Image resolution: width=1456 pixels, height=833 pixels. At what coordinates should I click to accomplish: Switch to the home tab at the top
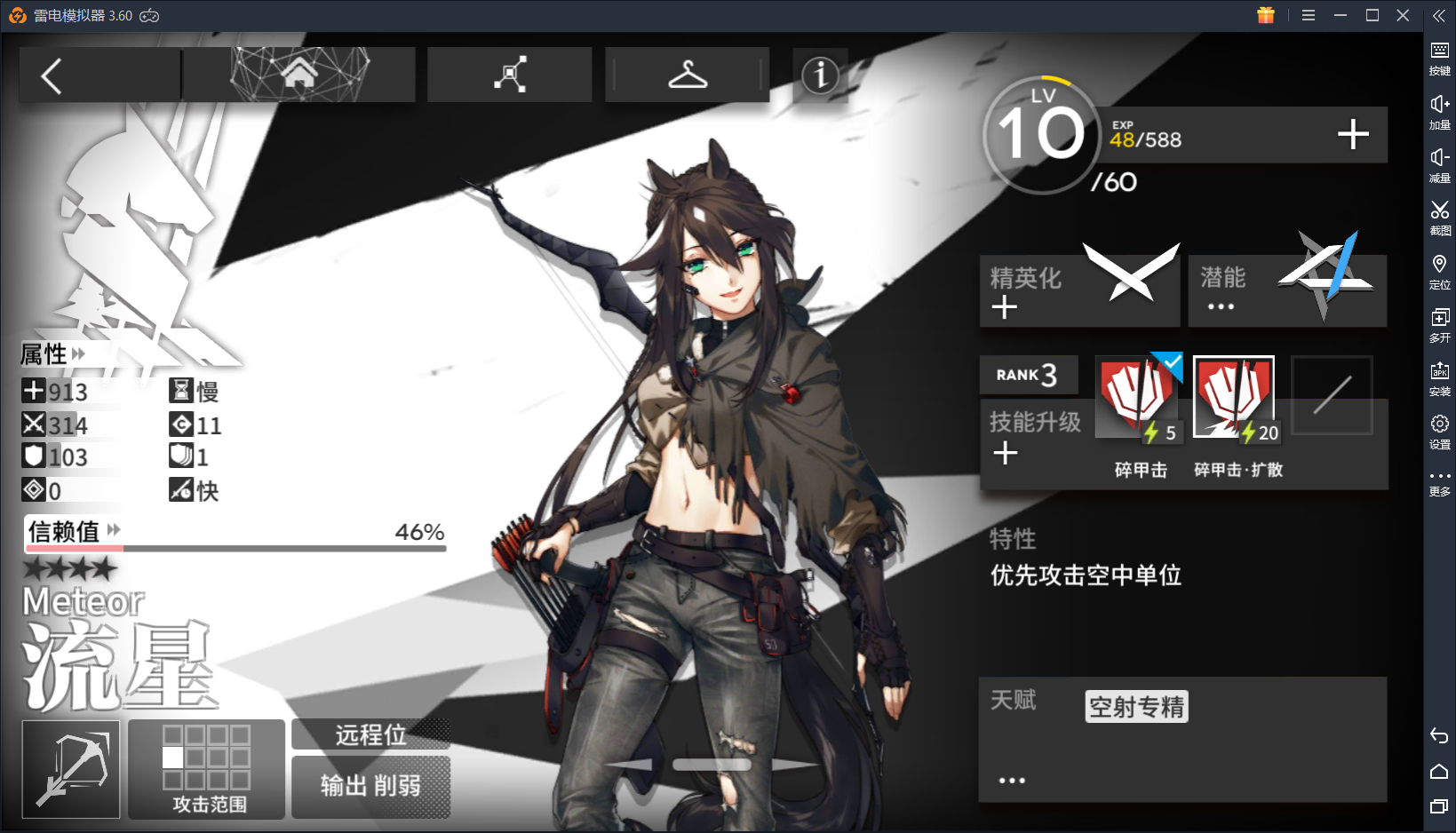click(x=299, y=75)
